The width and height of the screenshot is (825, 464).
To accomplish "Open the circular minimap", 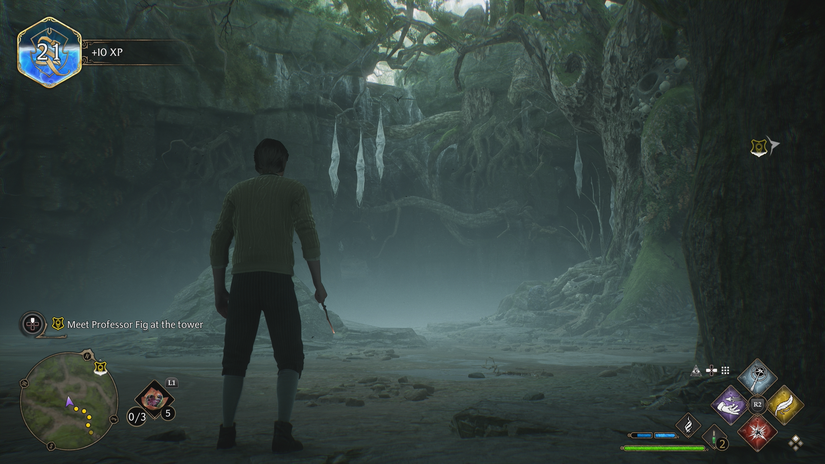I will point(69,401).
